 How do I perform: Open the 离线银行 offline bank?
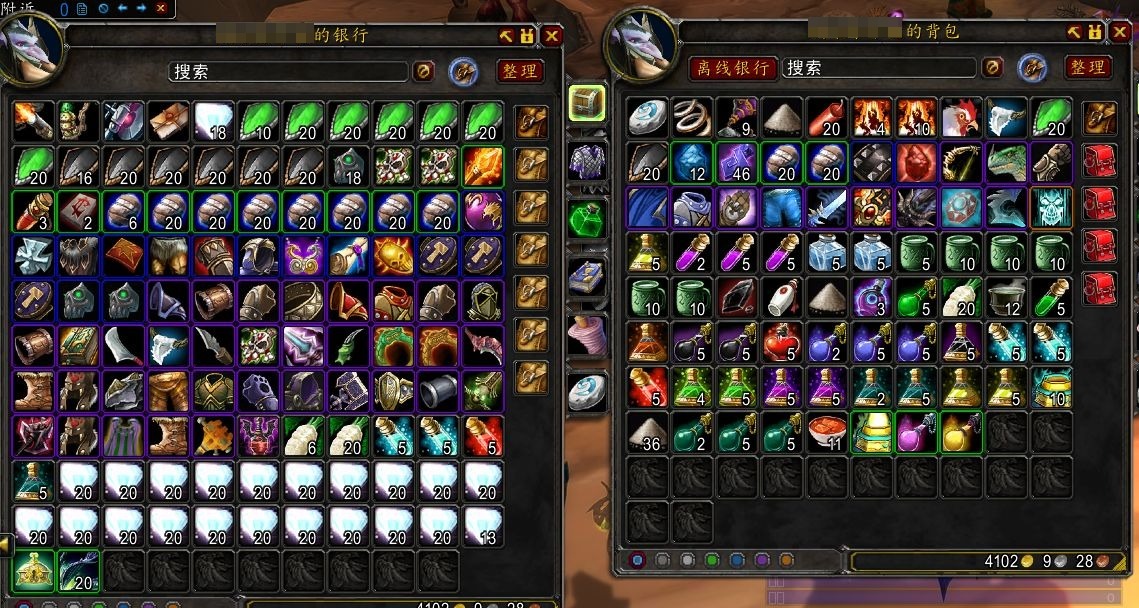click(732, 68)
